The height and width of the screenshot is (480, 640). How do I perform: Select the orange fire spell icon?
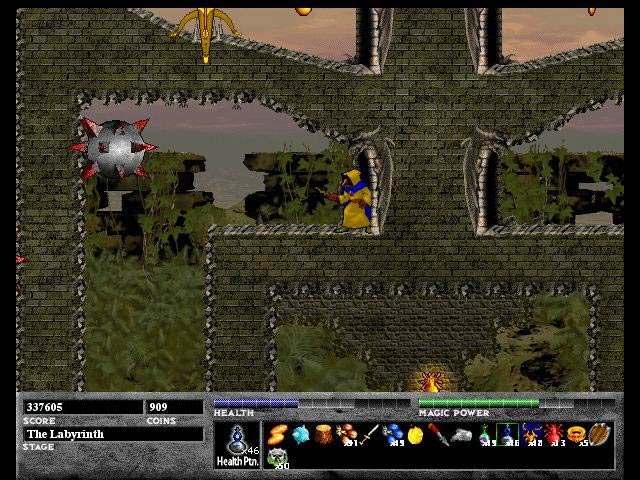point(277,434)
